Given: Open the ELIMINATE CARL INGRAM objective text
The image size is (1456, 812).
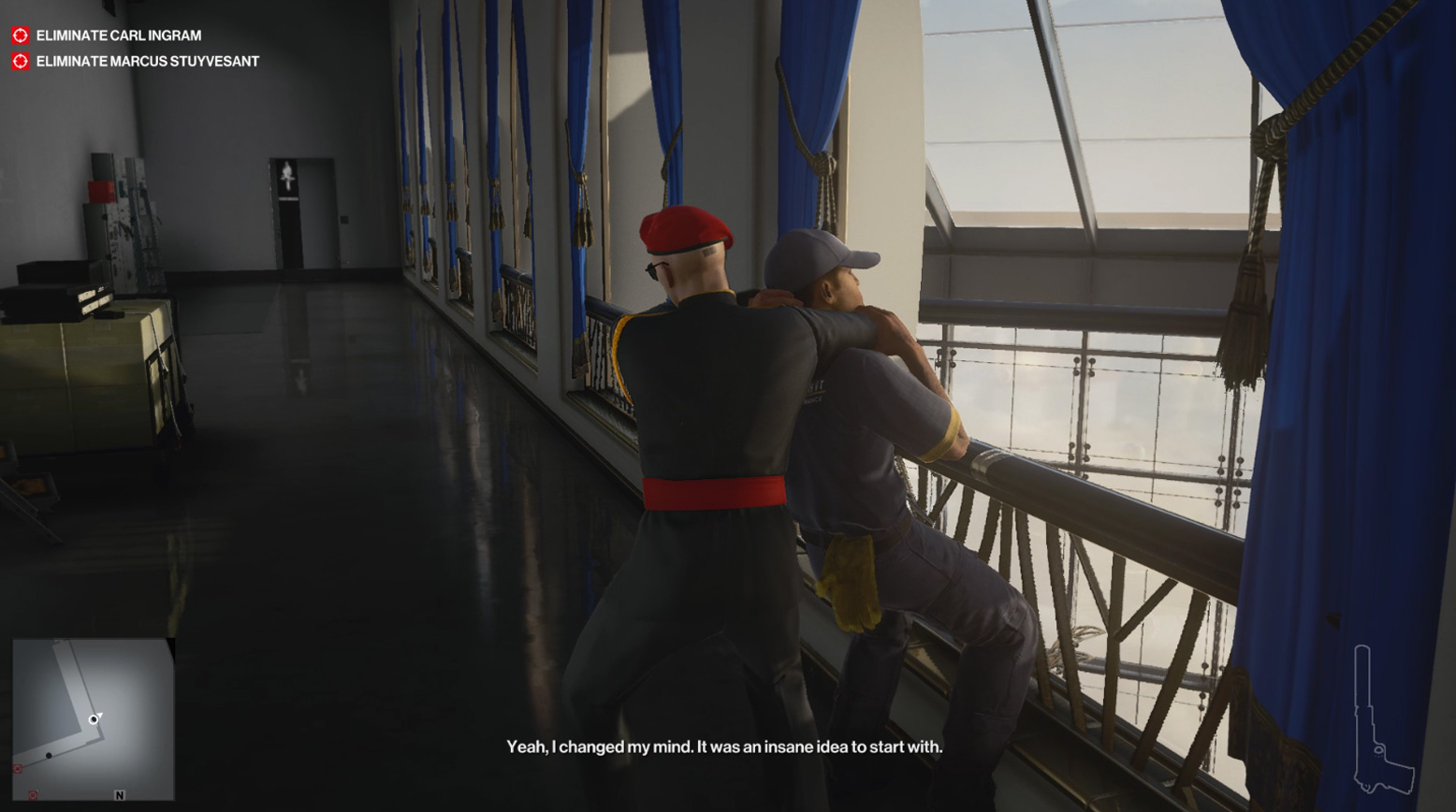Looking at the screenshot, I should (118, 35).
